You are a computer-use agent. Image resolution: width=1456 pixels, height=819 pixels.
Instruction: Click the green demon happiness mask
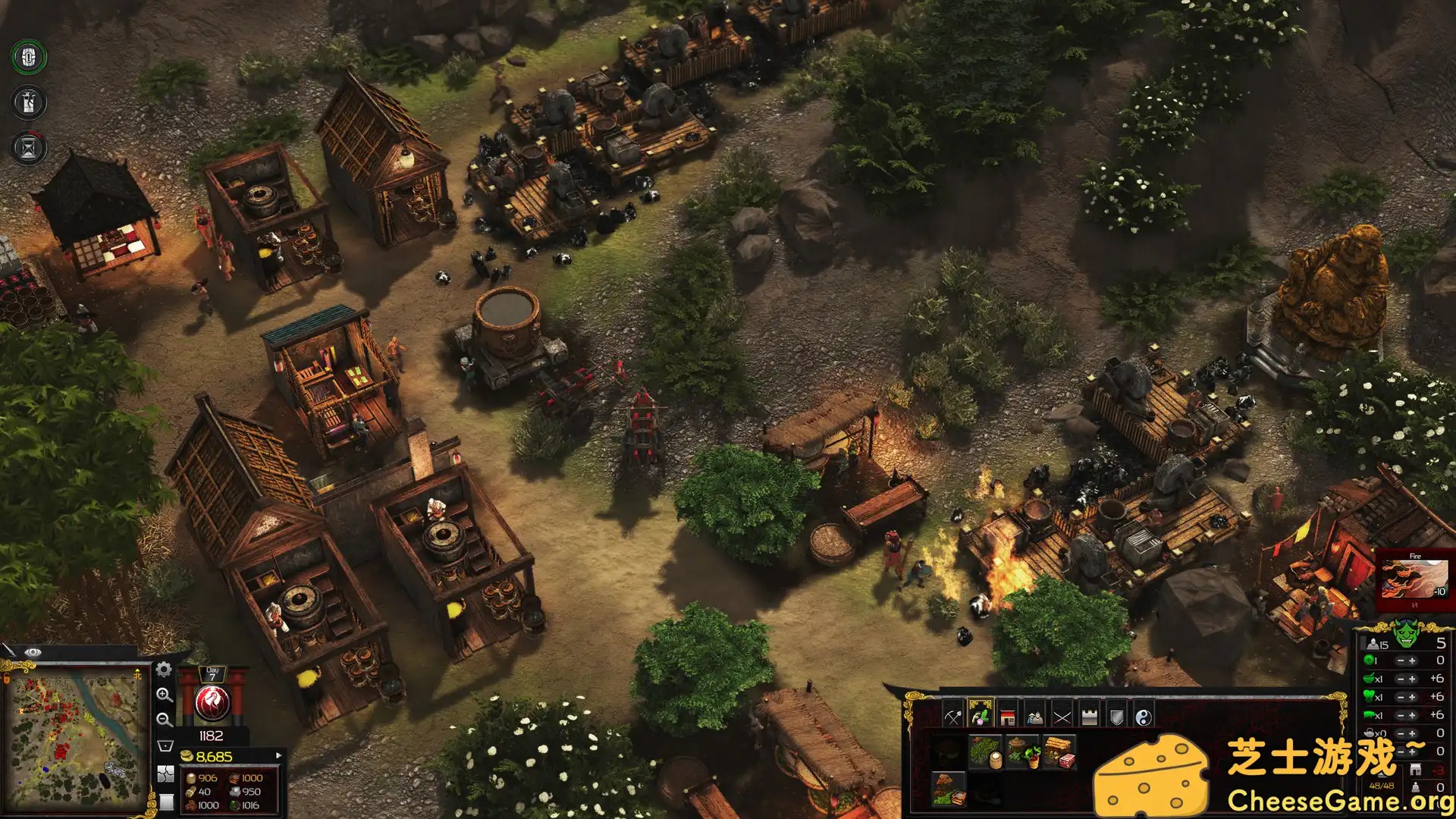(1406, 635)
